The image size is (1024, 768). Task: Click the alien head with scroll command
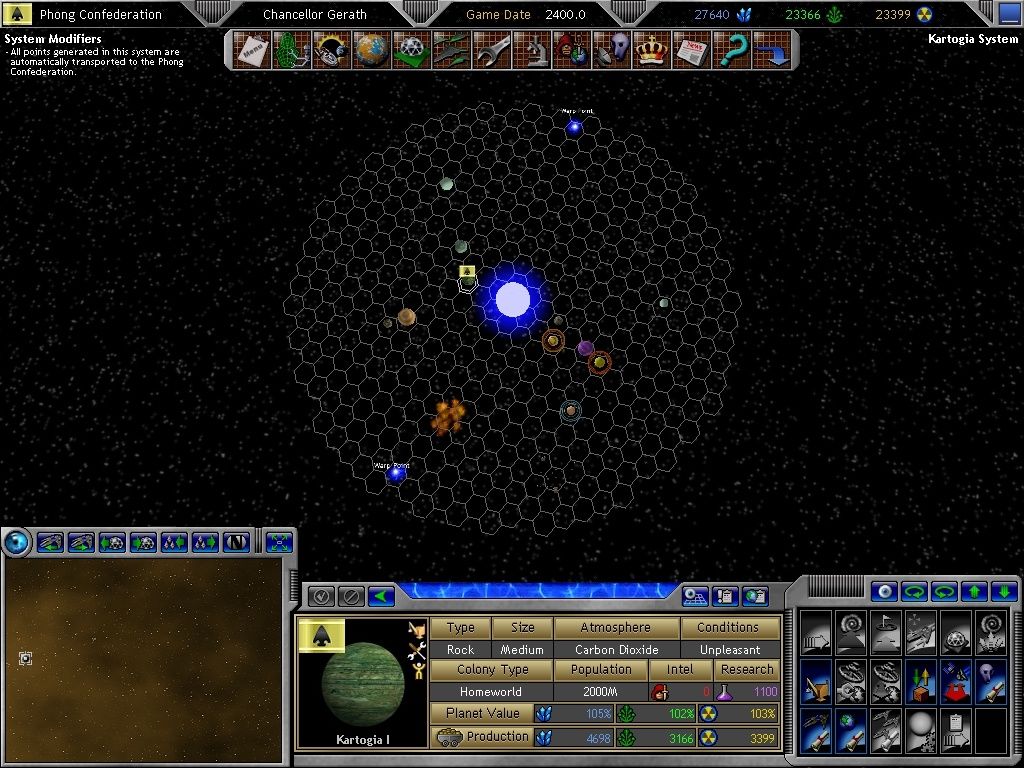tap(990, 681)
